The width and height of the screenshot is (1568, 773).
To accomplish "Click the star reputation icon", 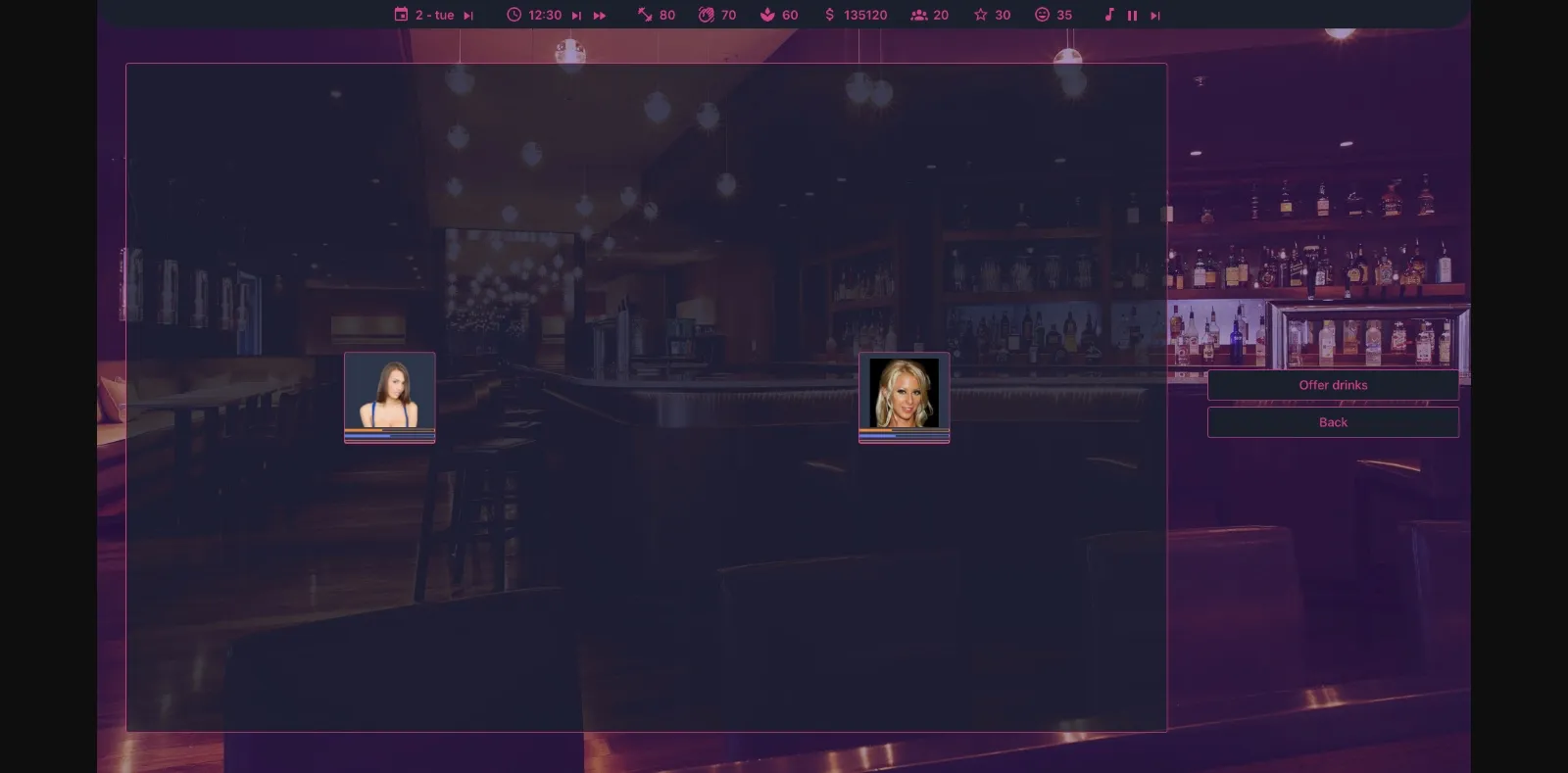I will point(980,15).
